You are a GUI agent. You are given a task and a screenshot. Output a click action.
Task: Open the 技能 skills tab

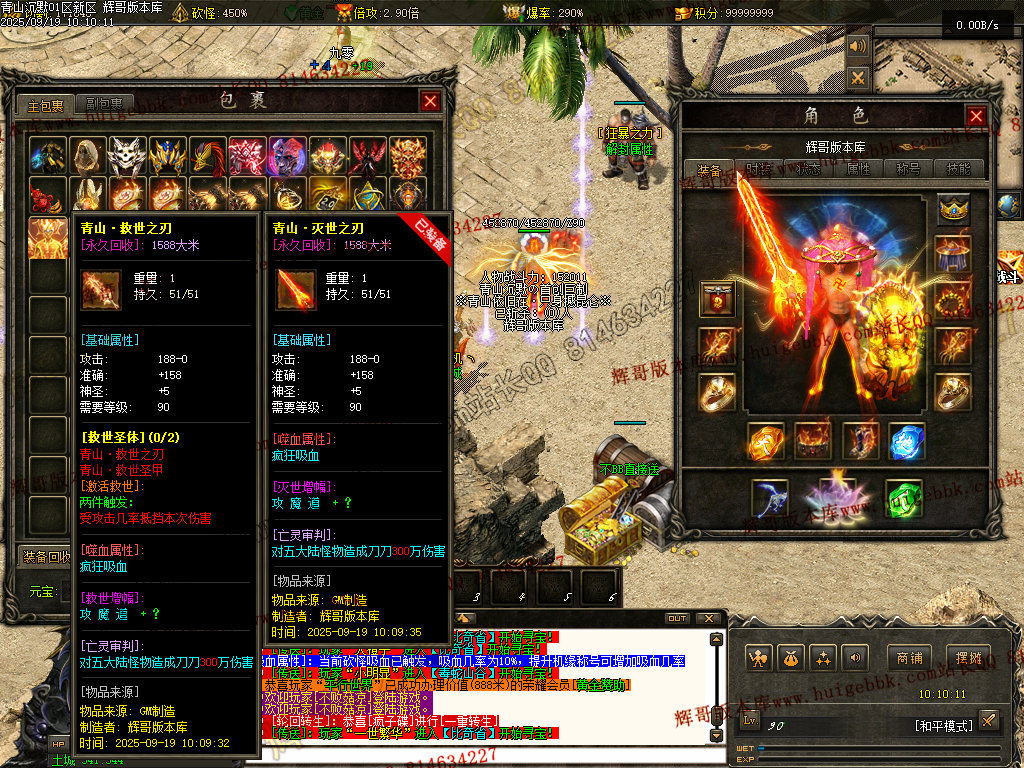pyautogui.click(x=959, y=169)
